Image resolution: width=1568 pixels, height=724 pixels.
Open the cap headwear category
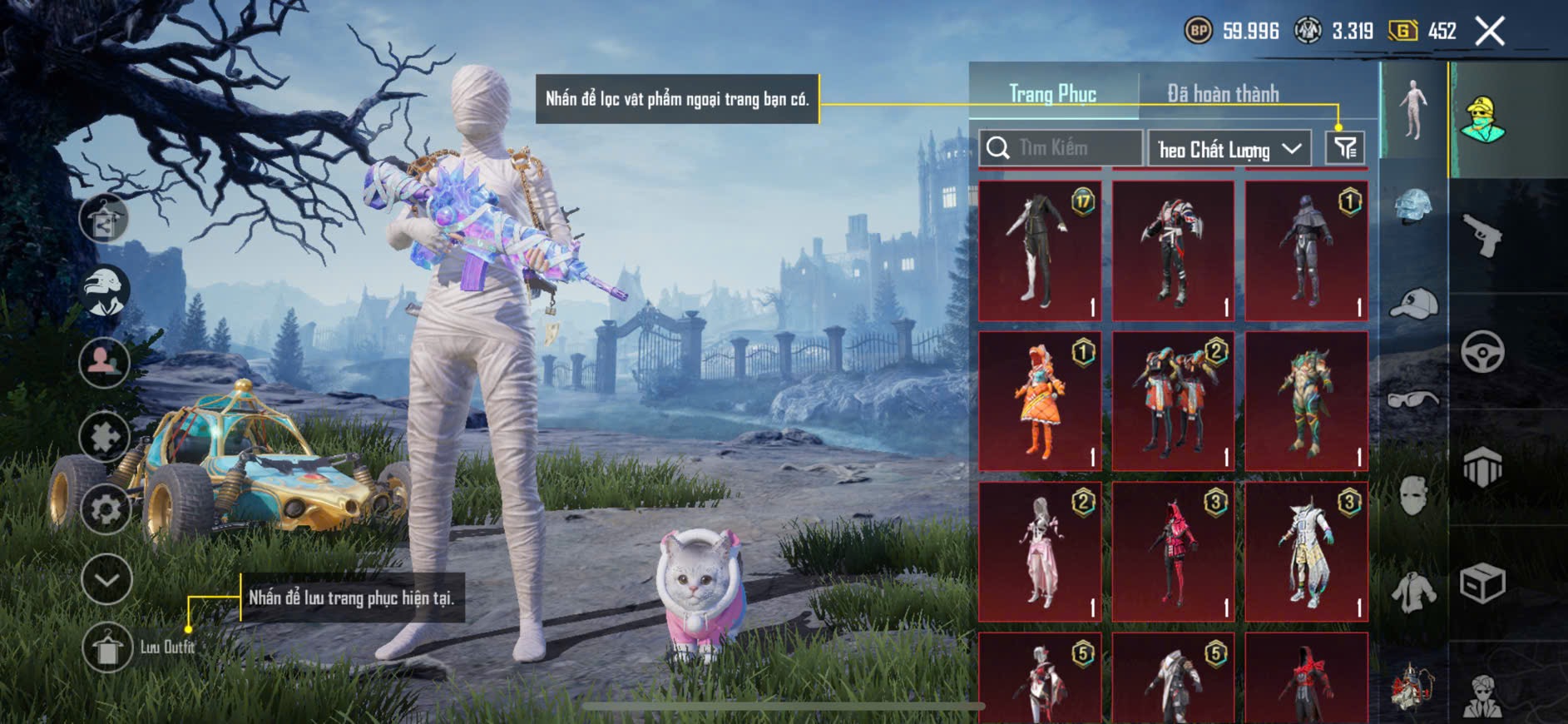pos(1413,304)
